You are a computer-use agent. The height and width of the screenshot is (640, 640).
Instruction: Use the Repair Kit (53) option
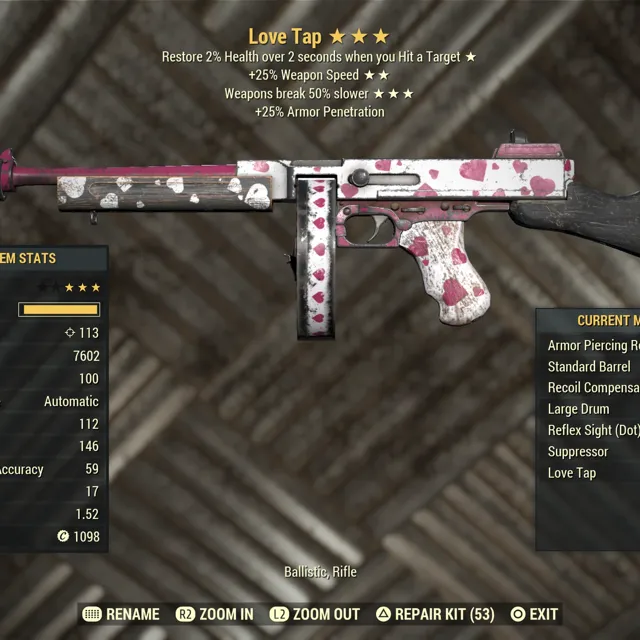(435, 614)
